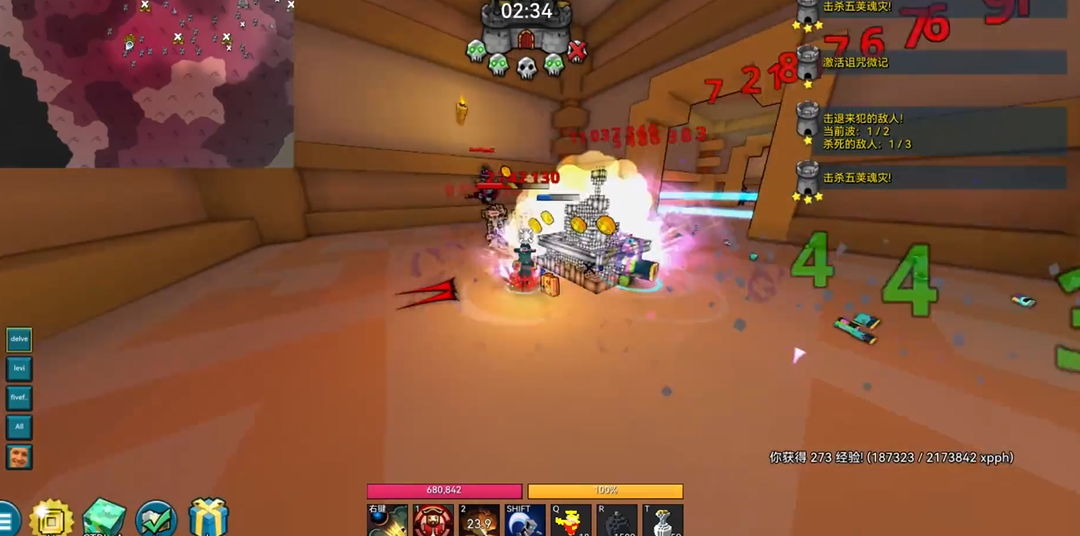
Task: Select the delve chat channel button
Action: 19,340
